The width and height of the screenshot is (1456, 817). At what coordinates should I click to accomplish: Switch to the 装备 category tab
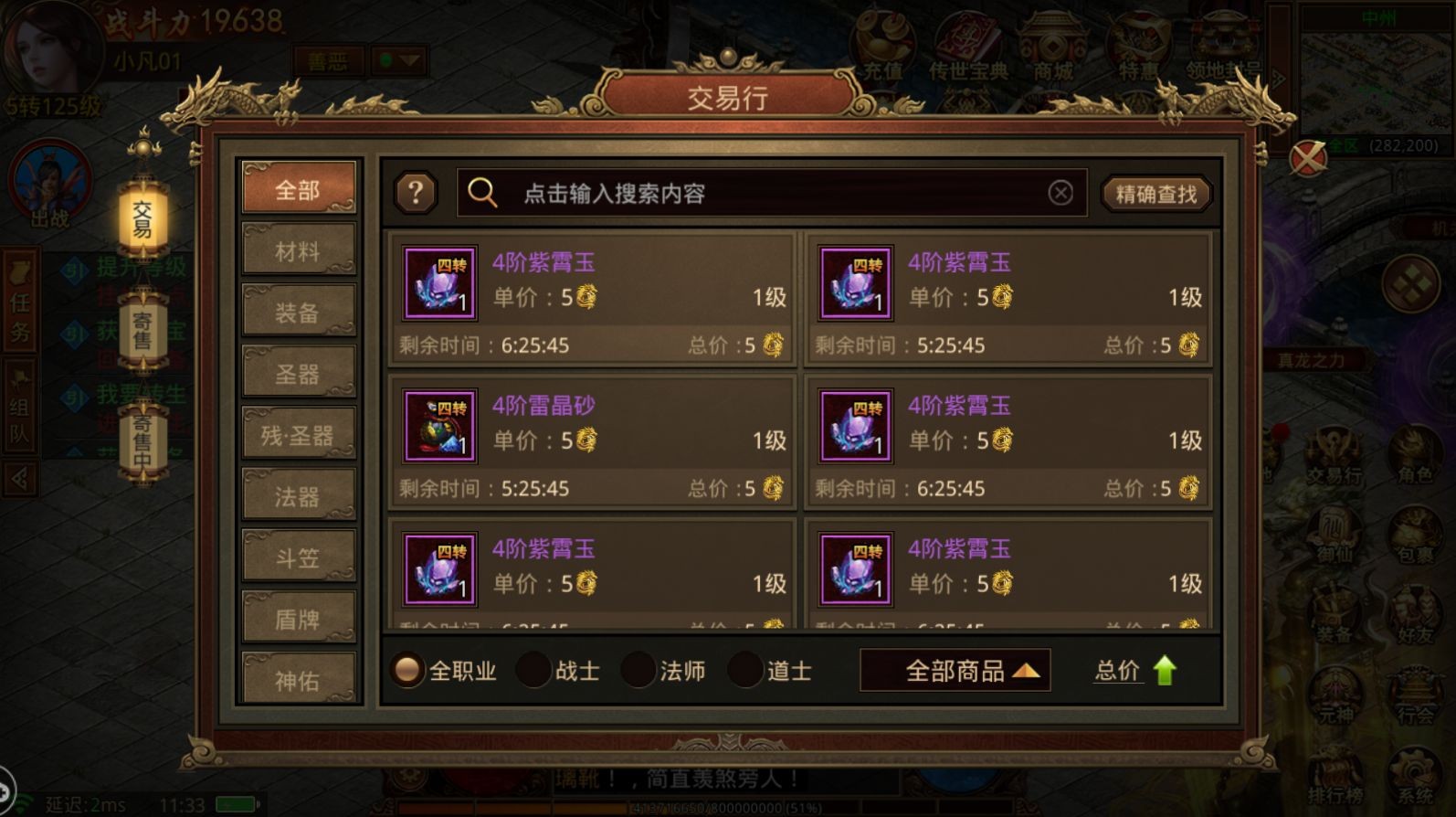pyautogui.click(x=298, y=311)
